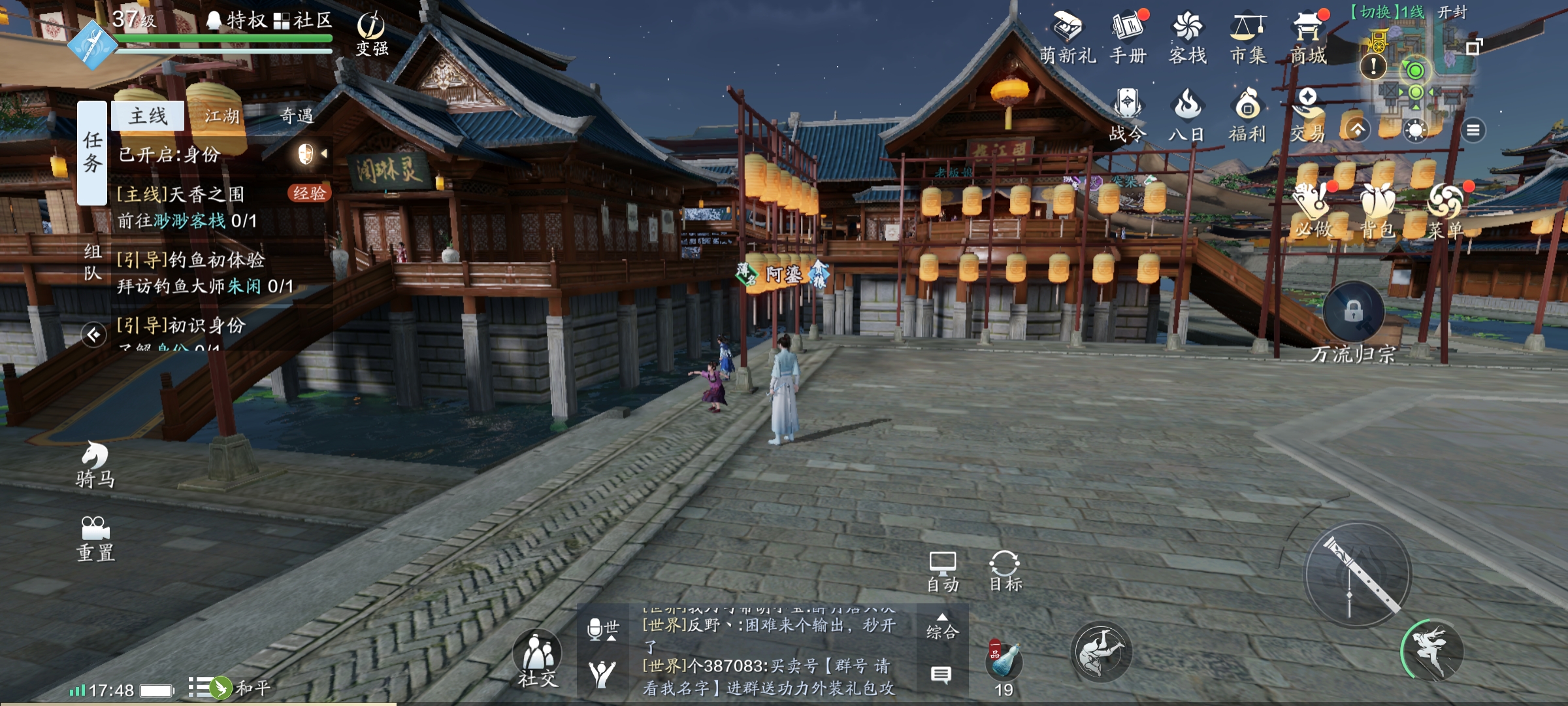Open the 手册 handbook
1568x706 pixels.
click(x=1128, y=38)
